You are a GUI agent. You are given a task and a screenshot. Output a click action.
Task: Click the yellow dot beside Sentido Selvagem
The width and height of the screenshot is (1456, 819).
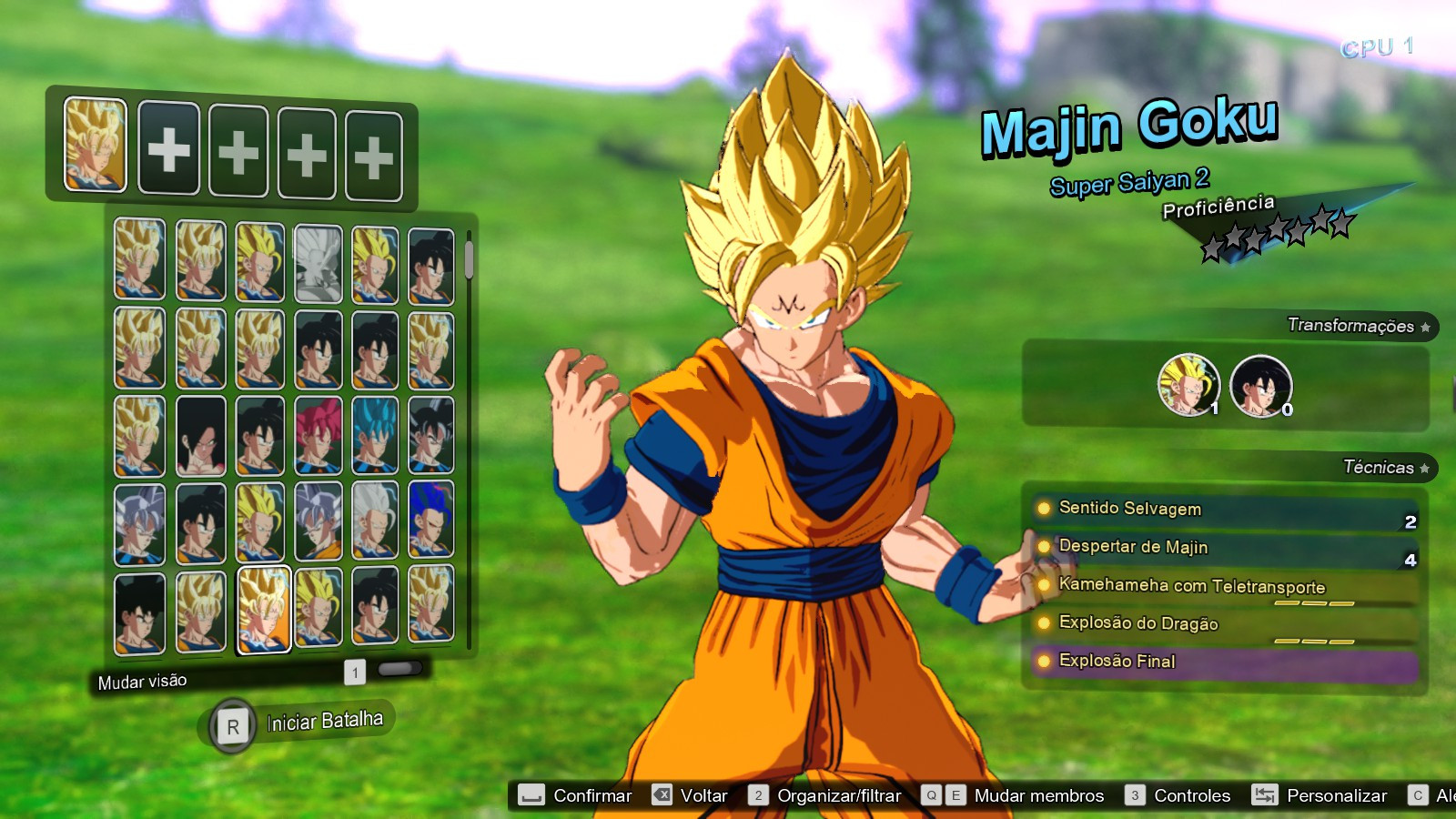tap(1043, 510)
